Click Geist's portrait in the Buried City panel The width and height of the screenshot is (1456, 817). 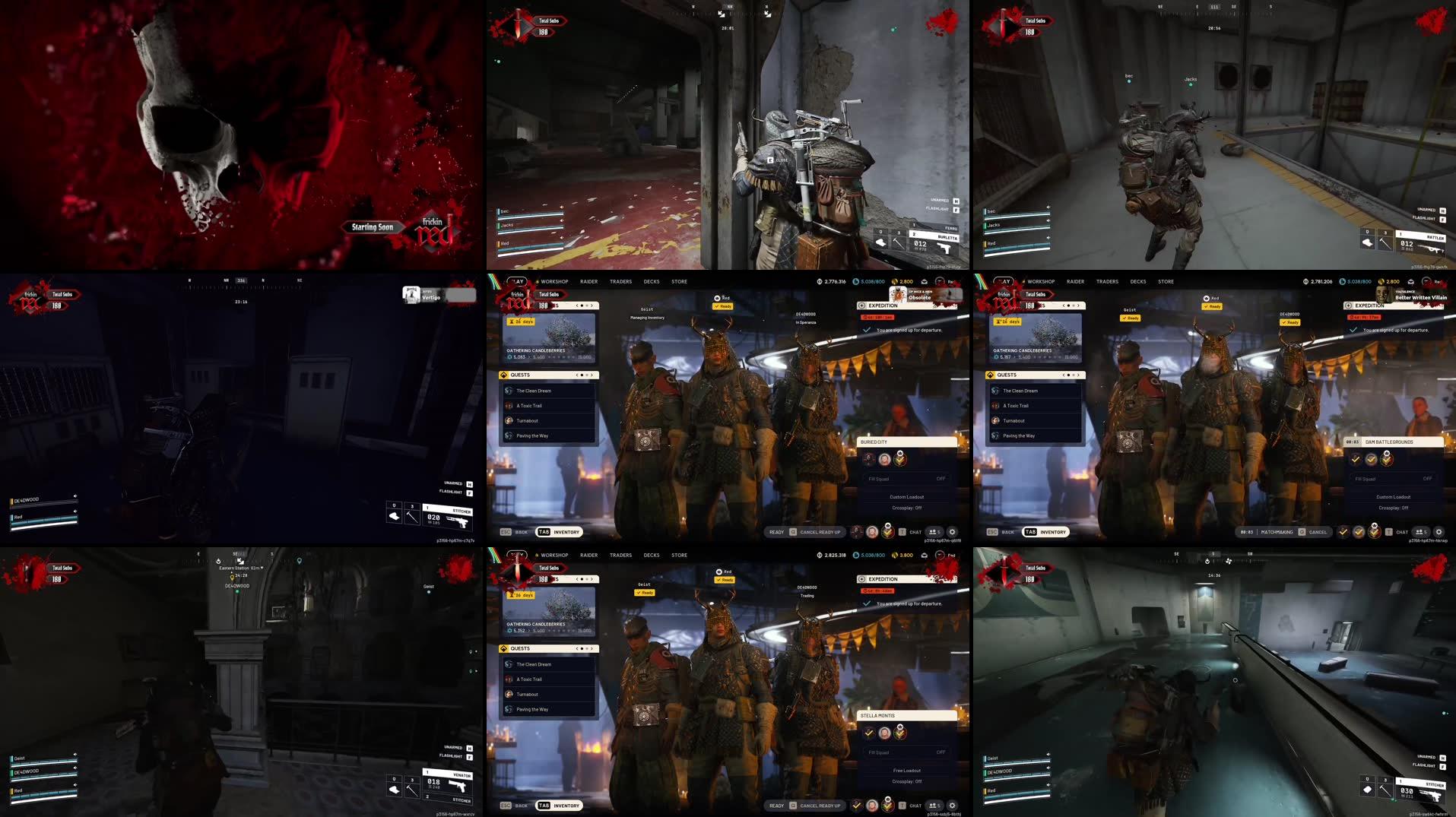point(868,458)
